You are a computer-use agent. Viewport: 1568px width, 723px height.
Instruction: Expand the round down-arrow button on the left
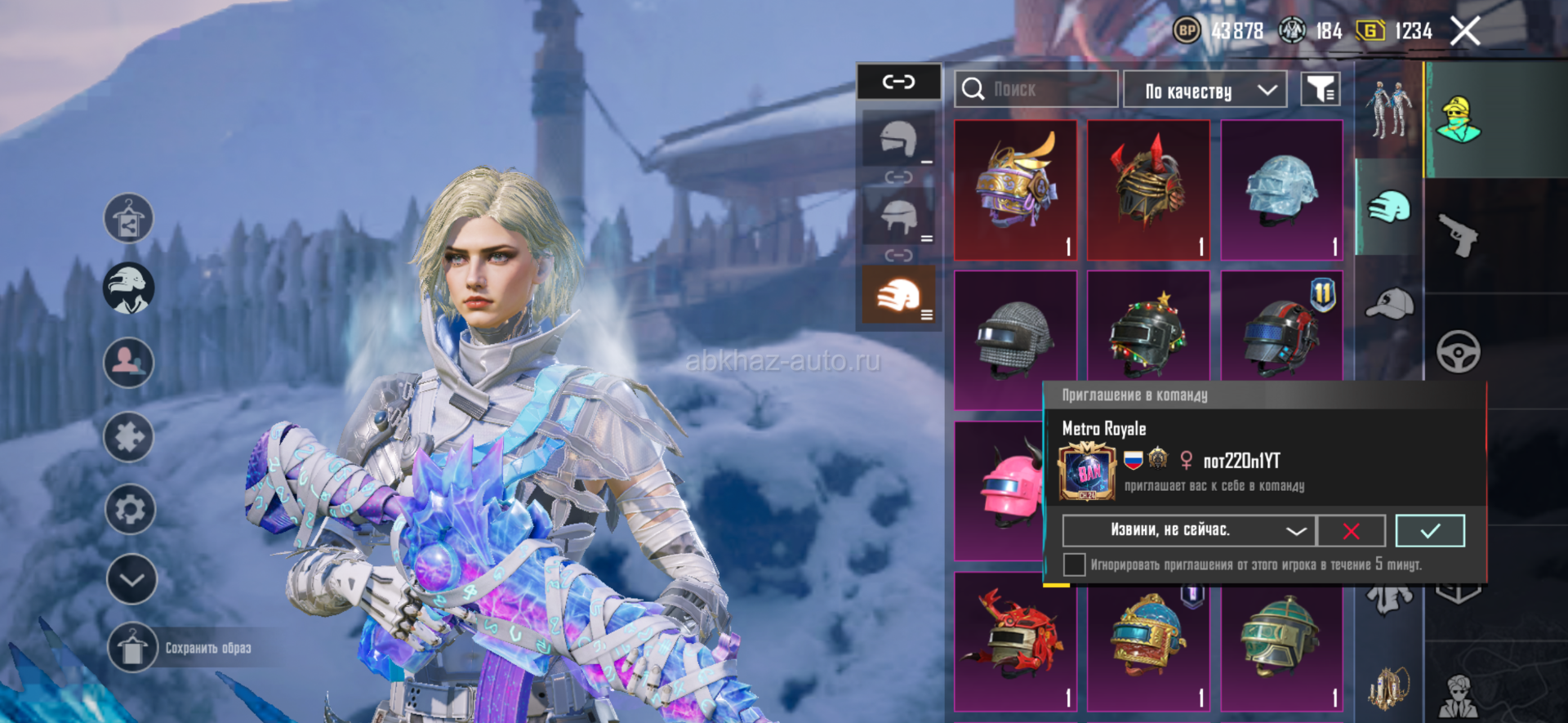[131, 579]
